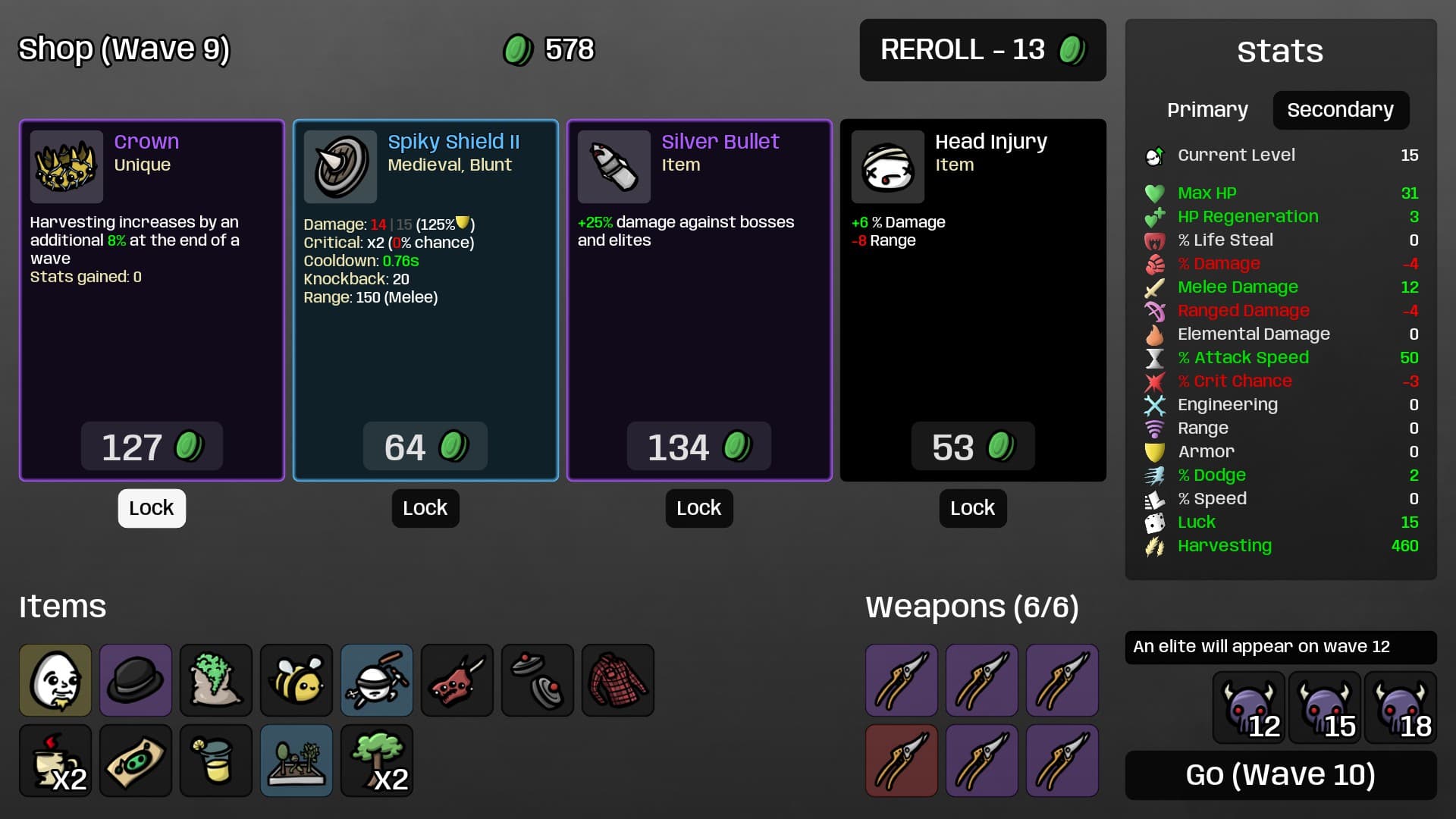This screenshot has height=819, width=1456.
Task: Switch to the Primary stats tab
Action: pos(1207,110)
